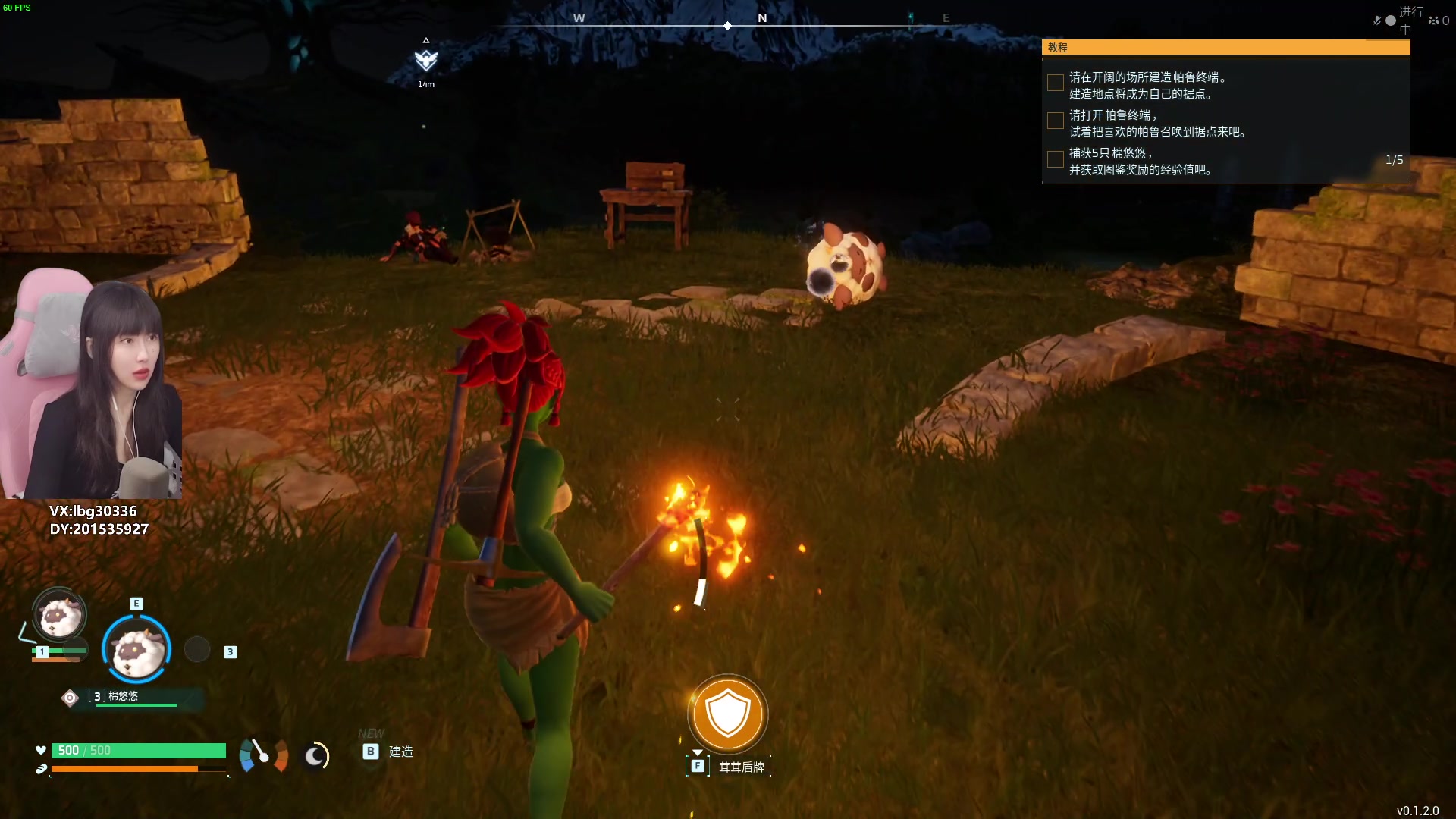Select the active Lamball pal portrait
Viewport: 1456px width, 819px height.
[x=136, y=649]
